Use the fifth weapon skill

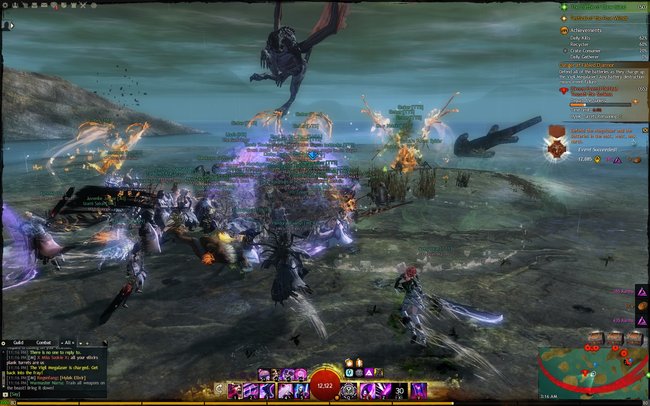302,389
